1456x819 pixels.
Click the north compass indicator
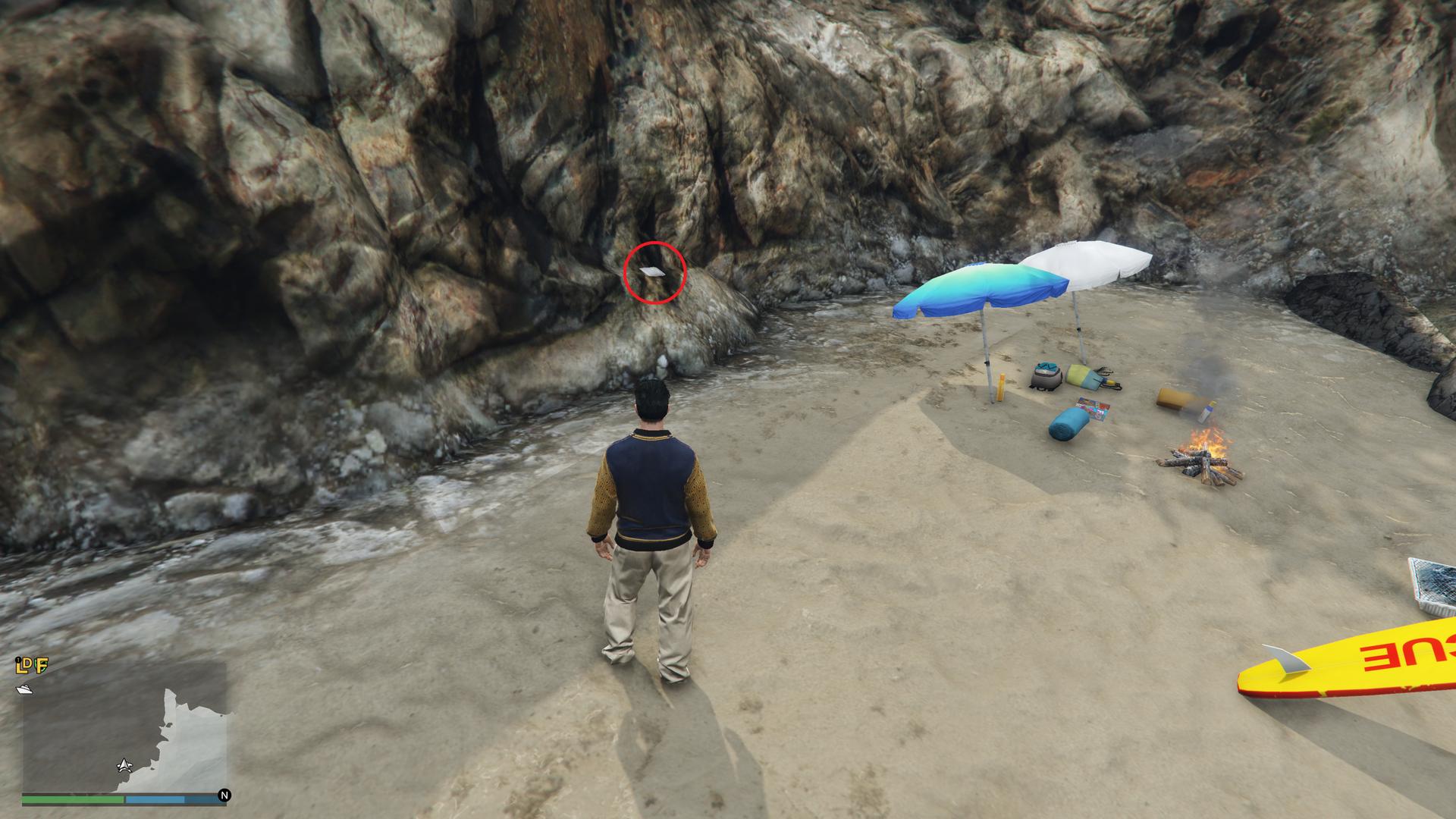click(x=224, y=795)
